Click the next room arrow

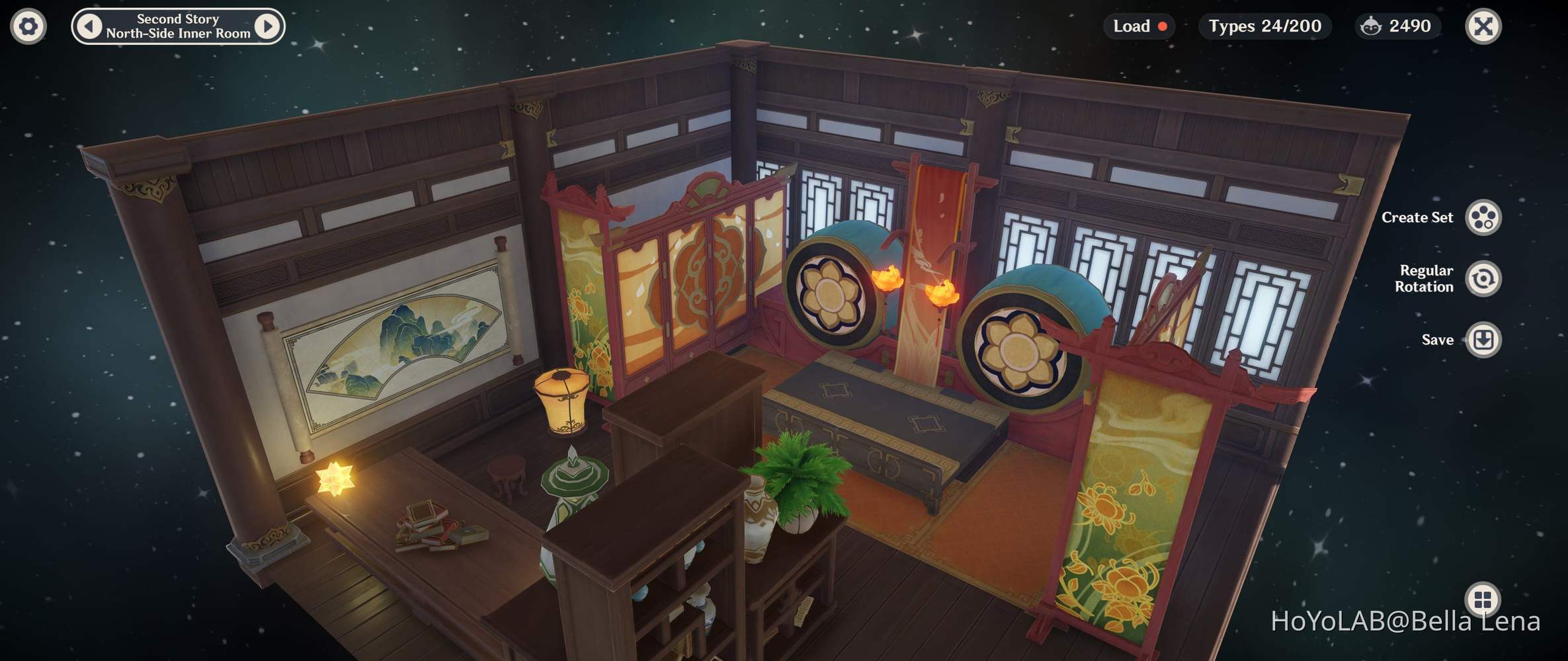(x=267, y=26)
